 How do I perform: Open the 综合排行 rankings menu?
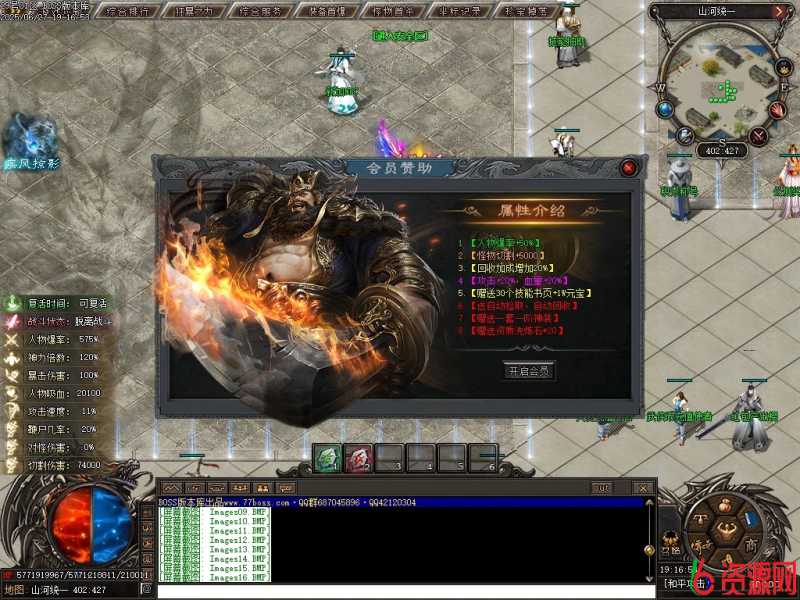pyautogui.click(x=129, y=12)
